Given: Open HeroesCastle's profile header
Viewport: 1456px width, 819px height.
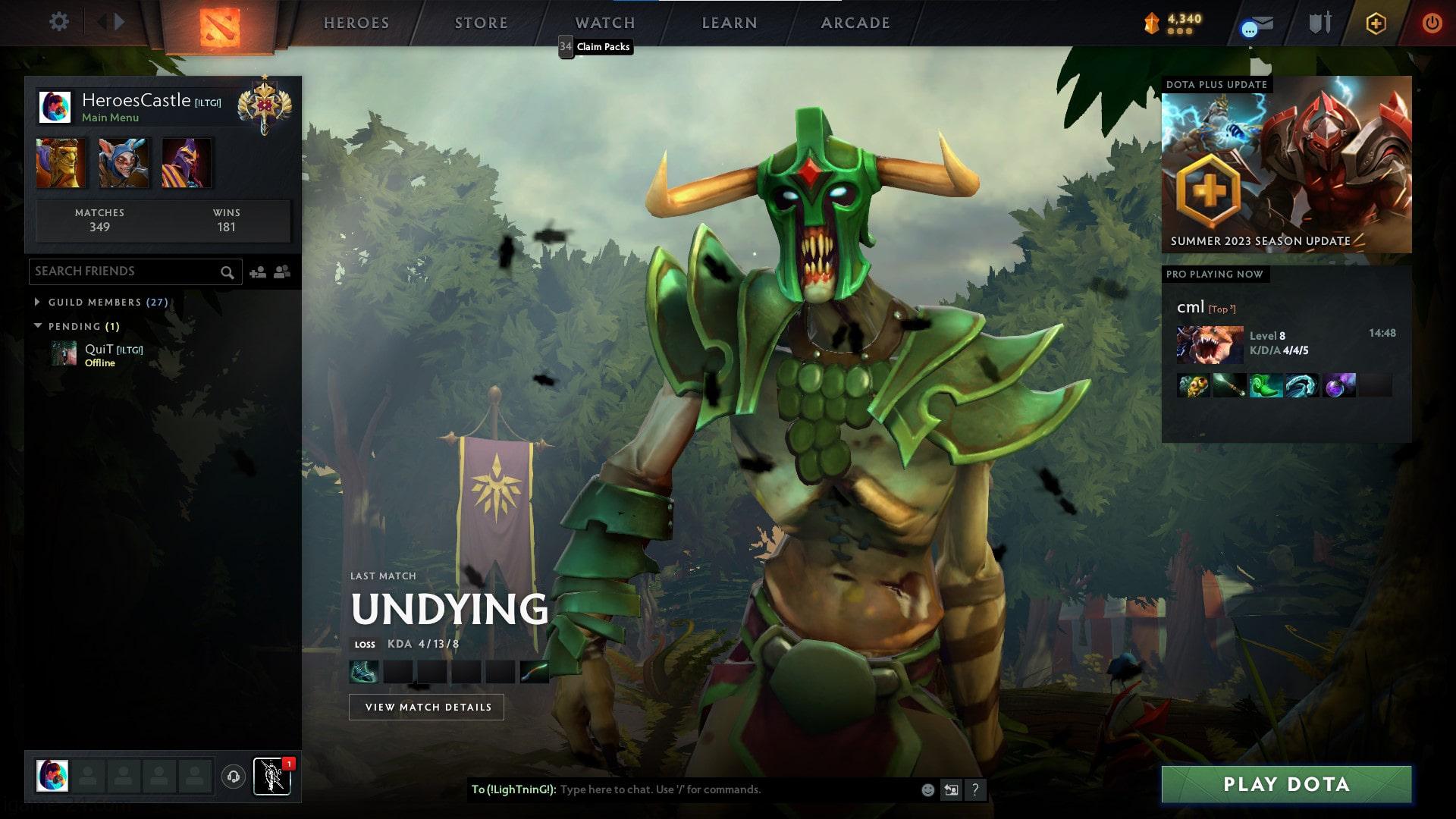Looking at the screenshot, I should 136,107.
